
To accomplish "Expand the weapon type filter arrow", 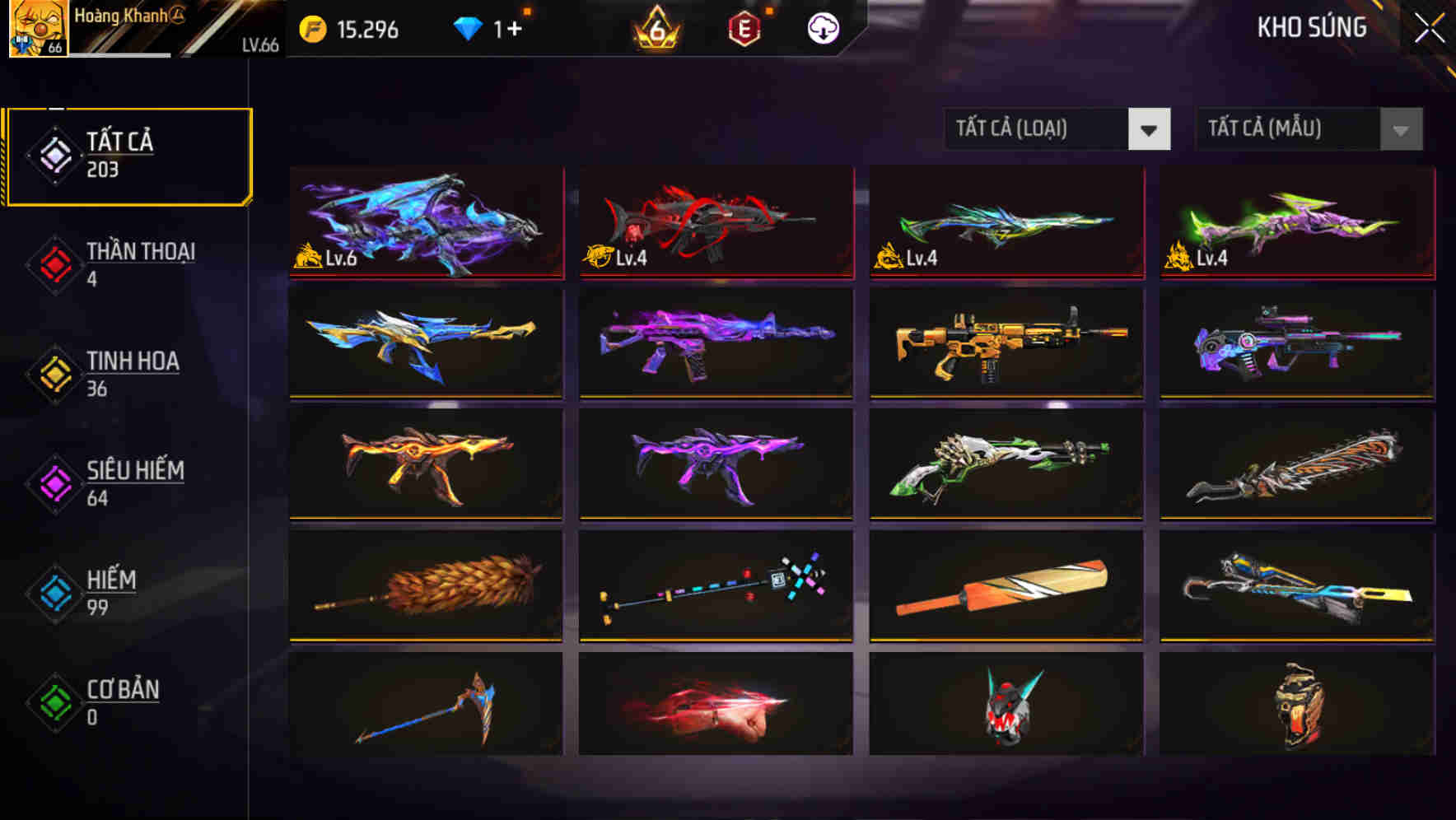I will click(1150, 129).
